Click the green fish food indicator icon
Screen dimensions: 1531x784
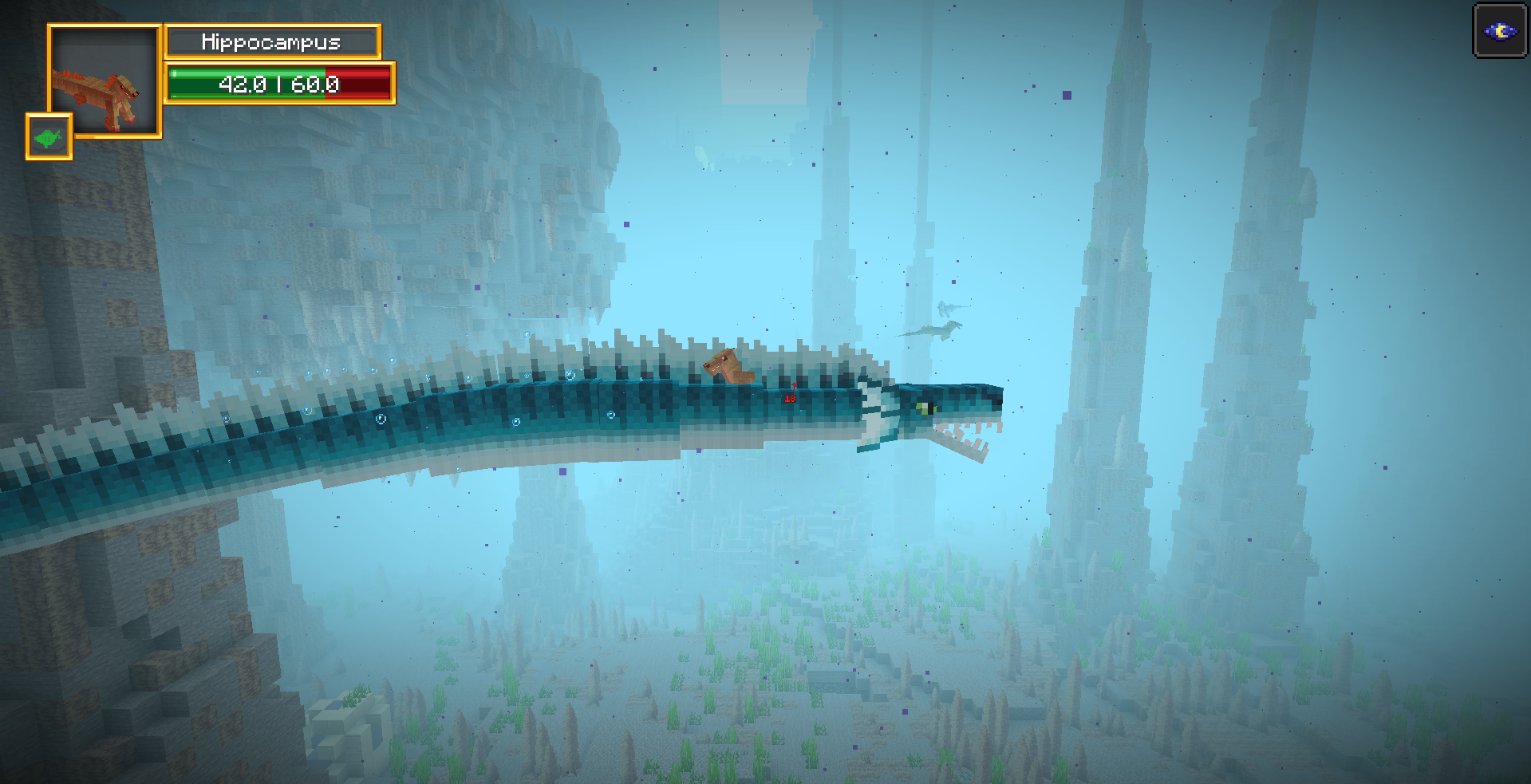coord(48,137)
